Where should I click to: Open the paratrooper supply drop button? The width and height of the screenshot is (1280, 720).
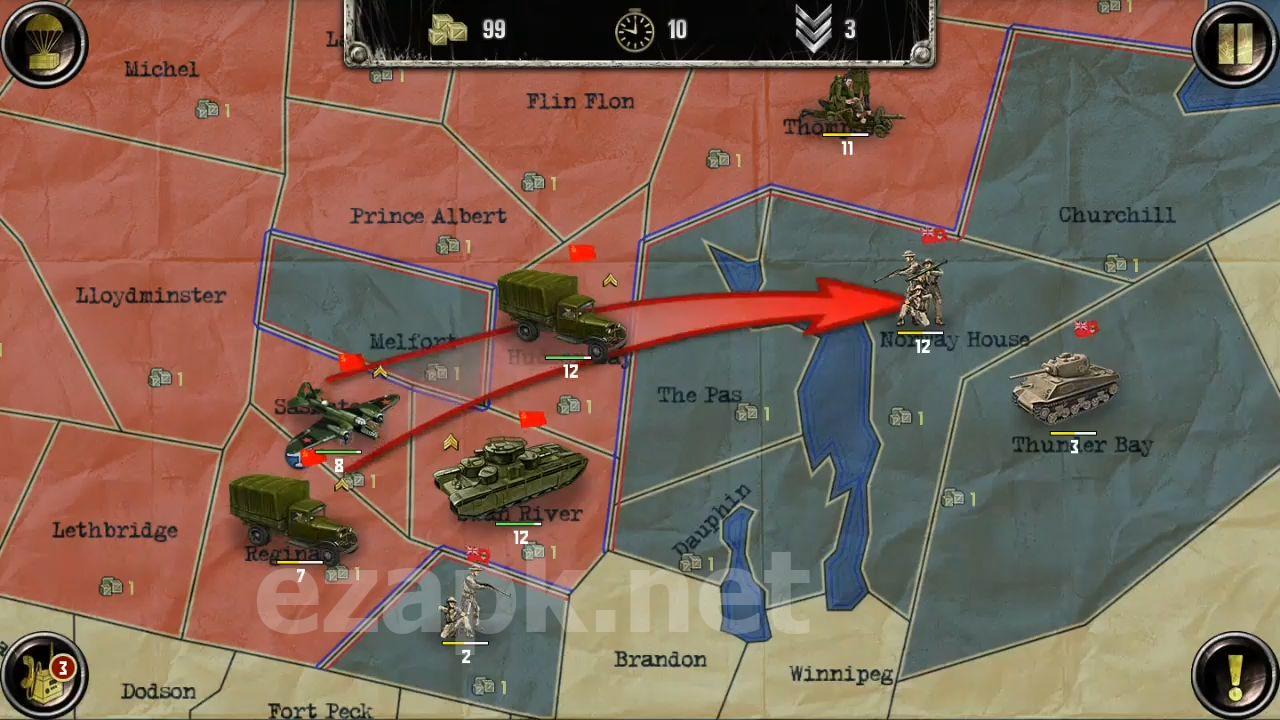[x=43, y=43]
